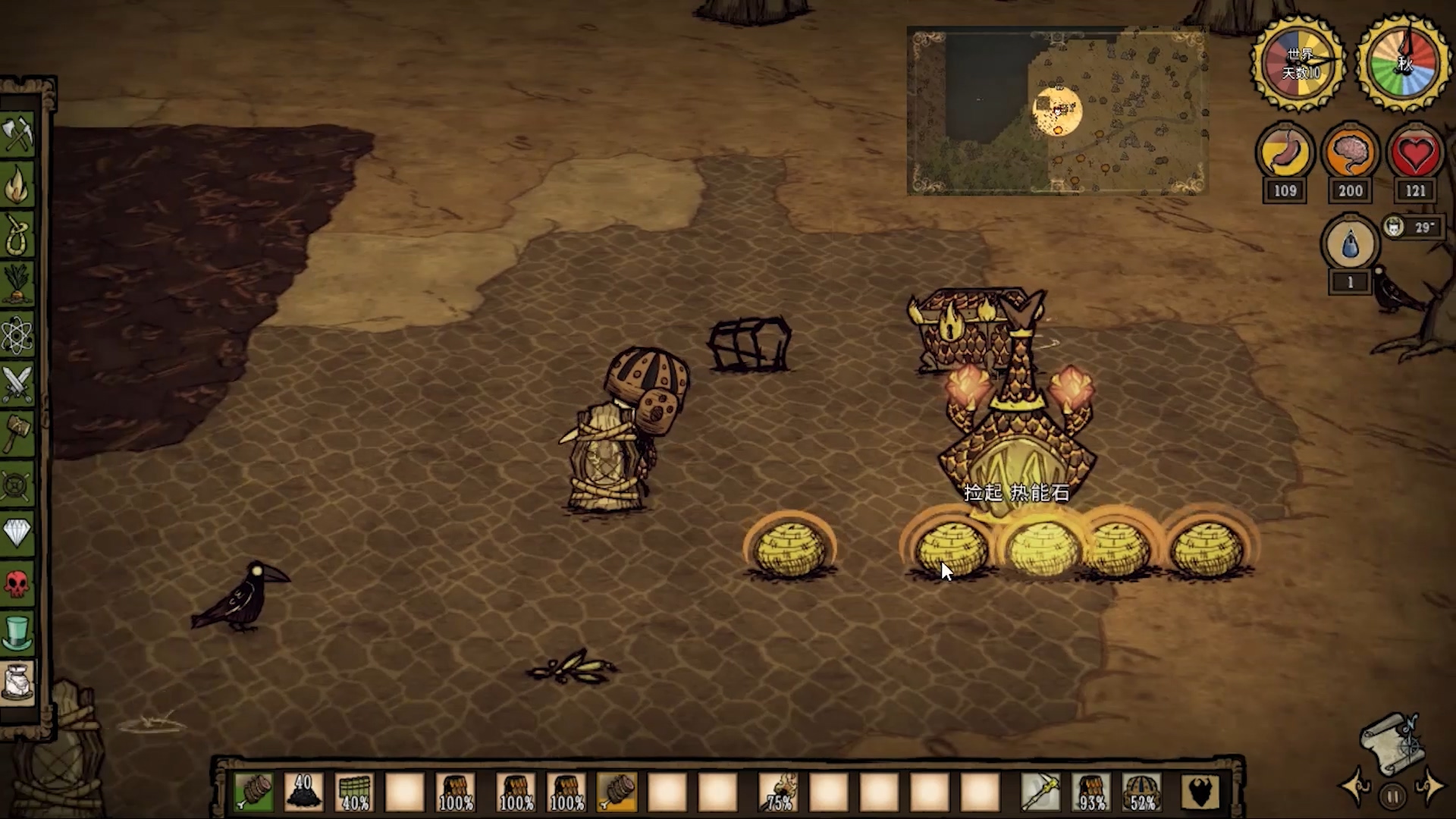Viewport: 1456px width, 819px height.
Task: Open the Tools crafting tab
Action: pos(17,136)
